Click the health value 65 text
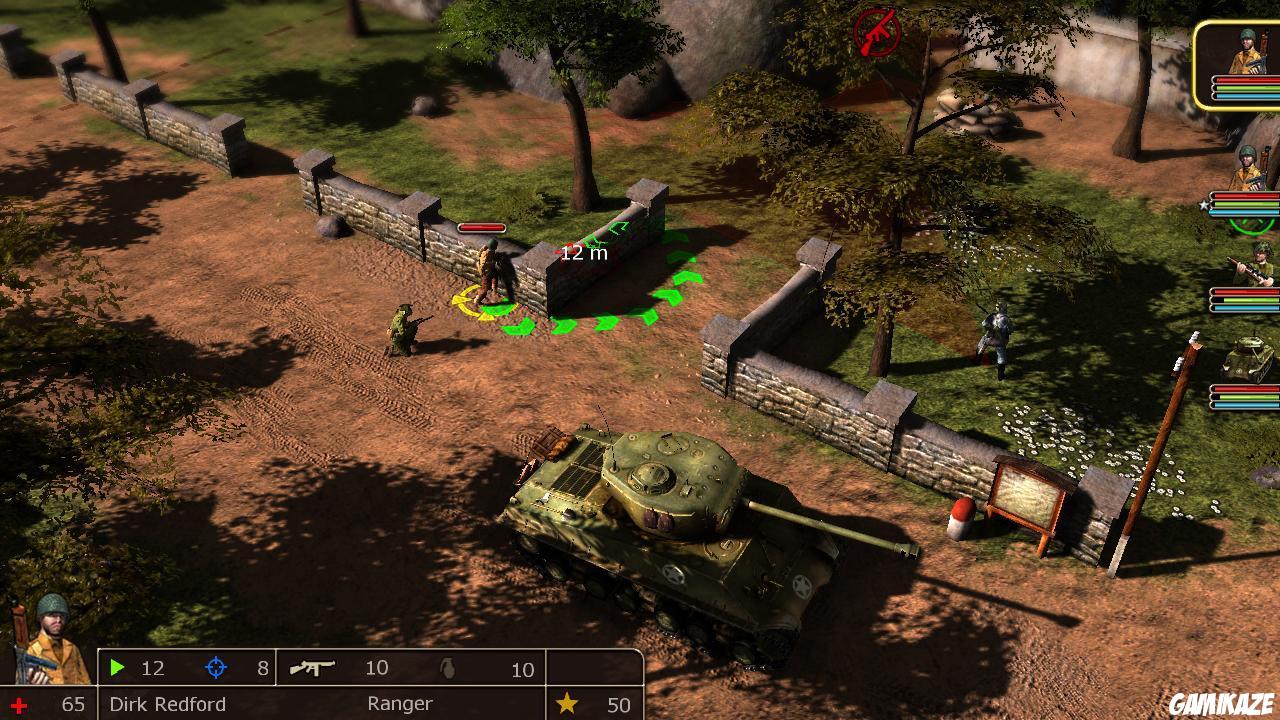Viewport: 1280px width, 720px height. (x=72, y=703)
